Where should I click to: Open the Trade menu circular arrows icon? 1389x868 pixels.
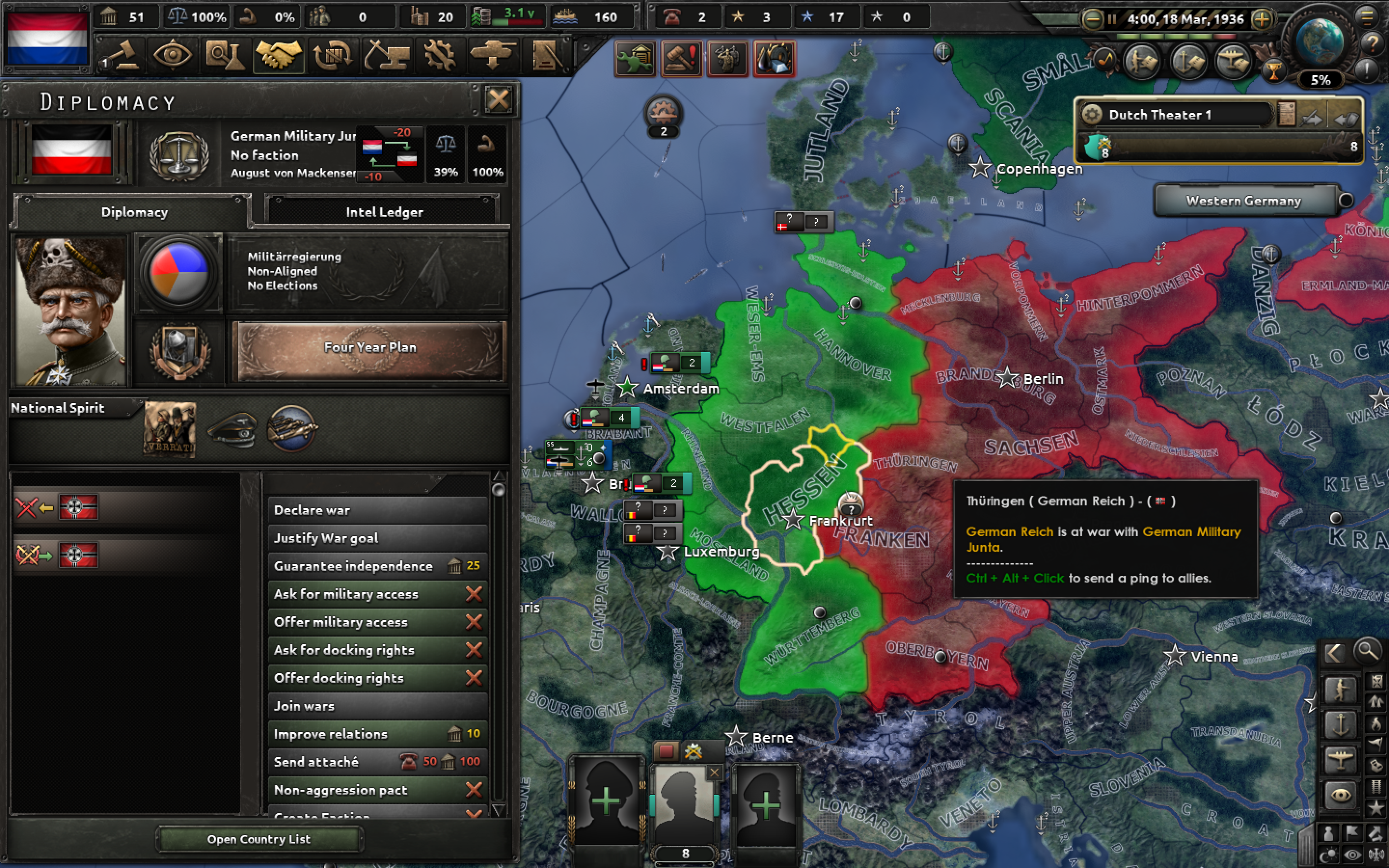[x=333, y=54]
